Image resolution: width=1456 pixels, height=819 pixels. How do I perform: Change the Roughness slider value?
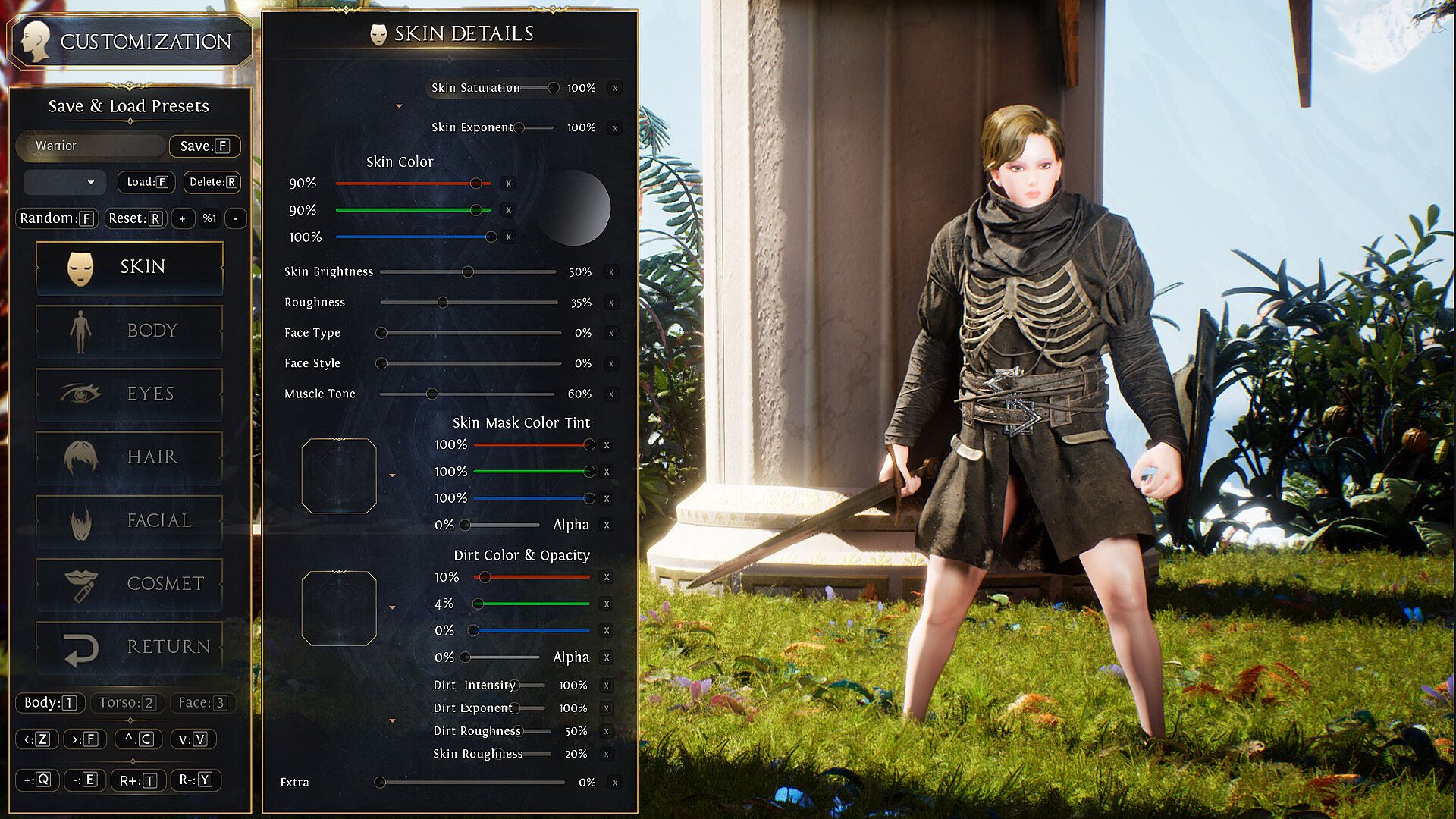(443, 302)
